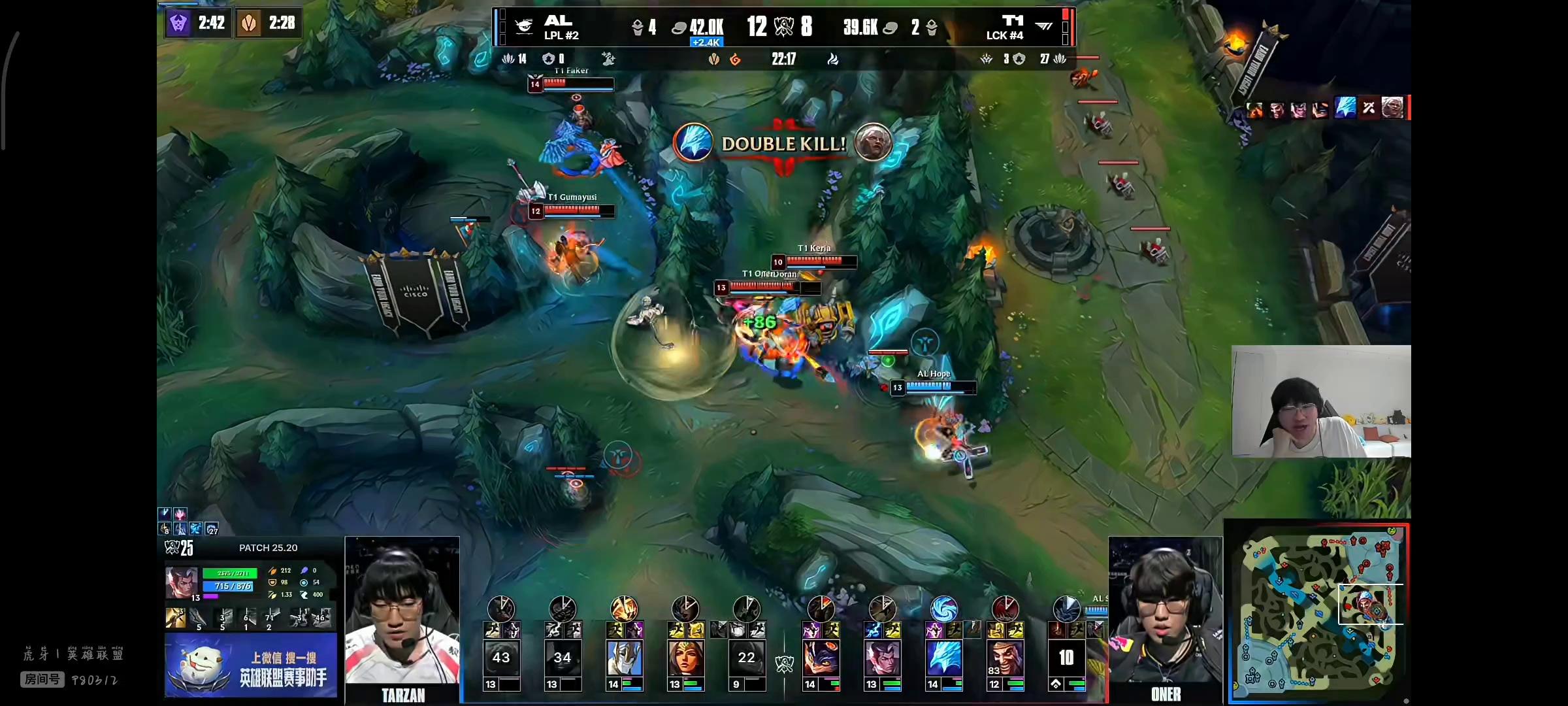Viewport: 1568px width, 706px height.
Task: Select the dead champion portrait showing timer 22
Action: click(747, 658)
